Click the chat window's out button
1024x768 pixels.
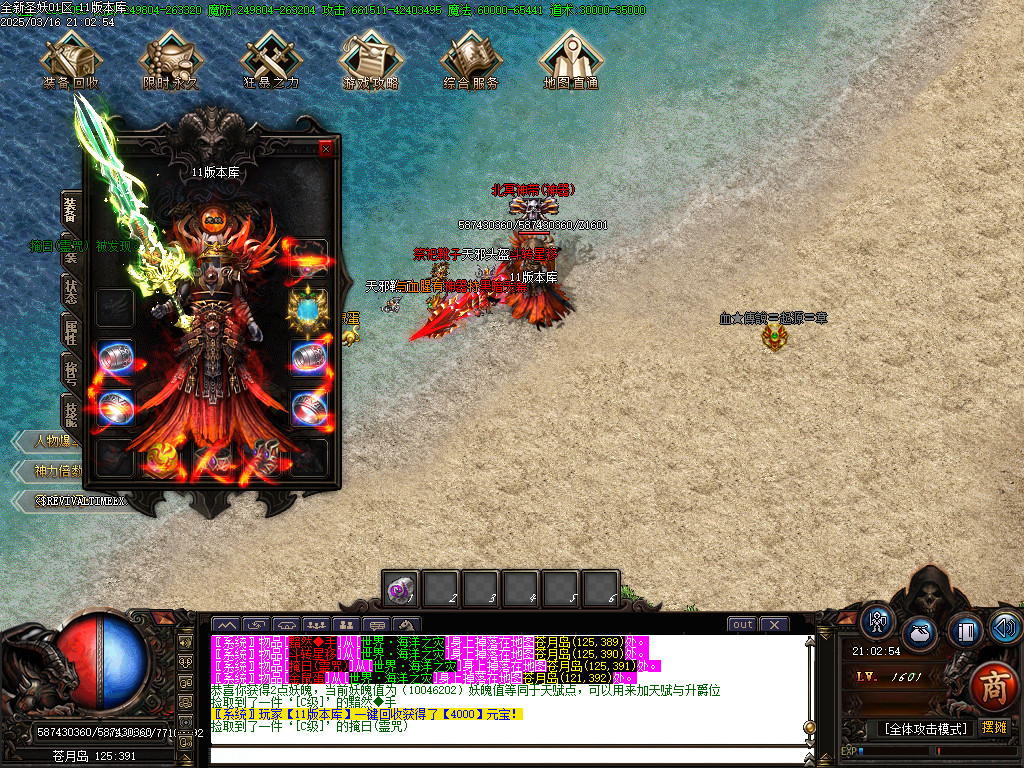[x=742, y=624]
